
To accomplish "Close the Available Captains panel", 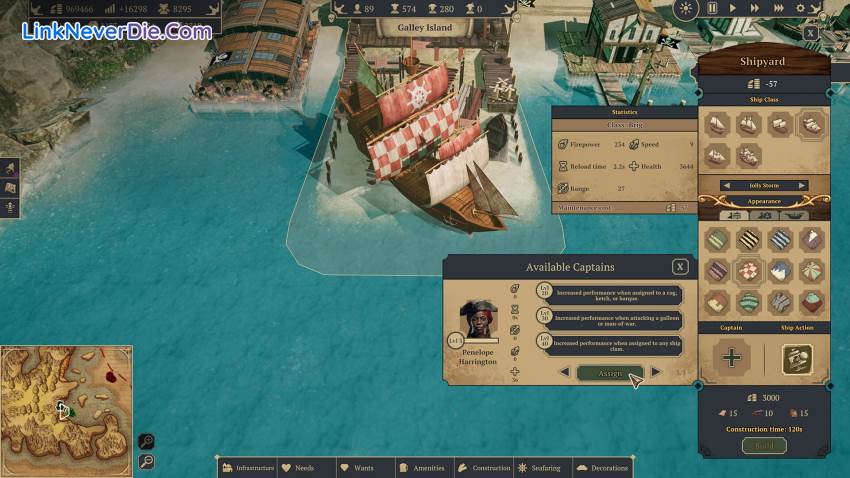I will pos(680,267).
